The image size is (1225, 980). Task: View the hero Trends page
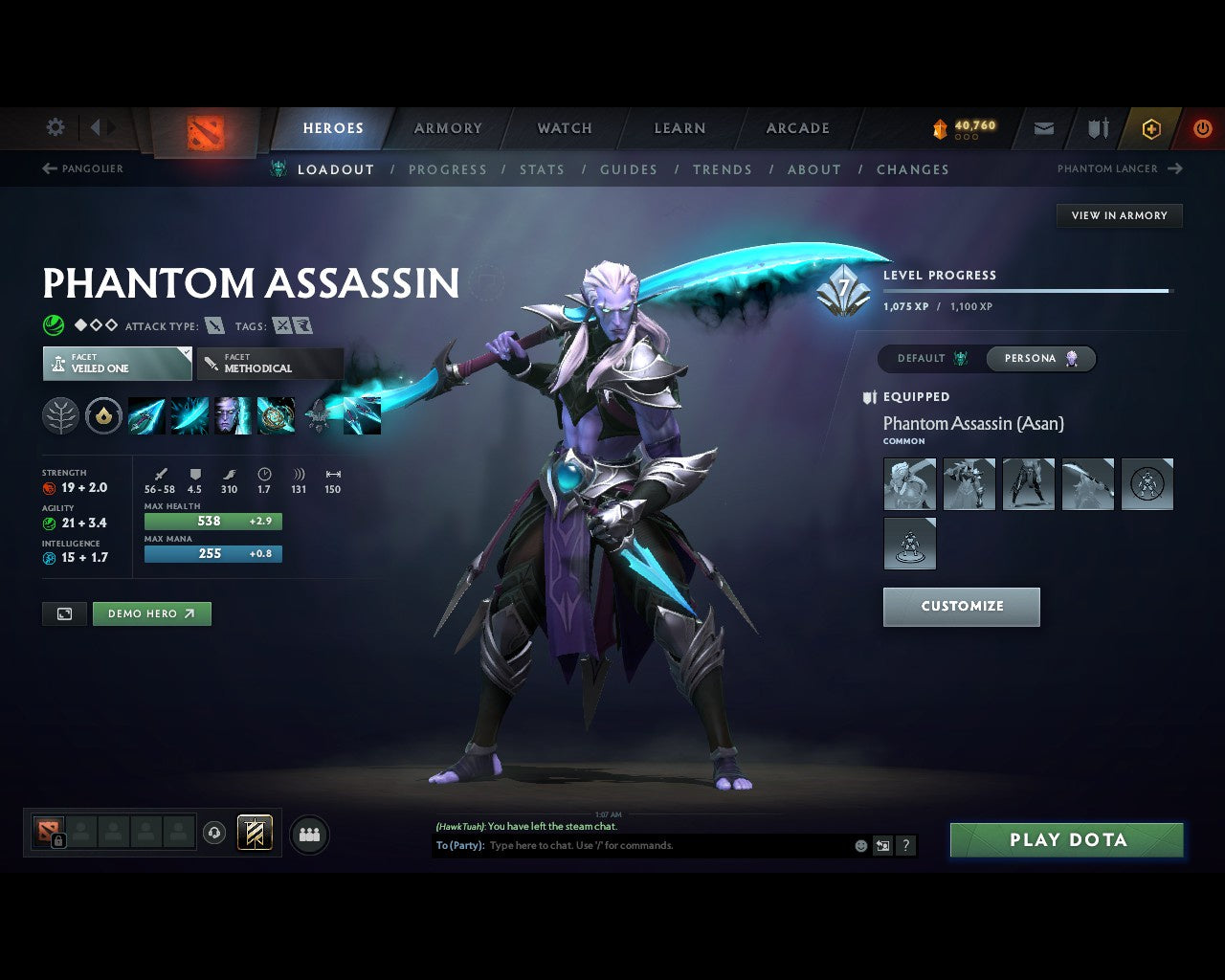[x=722, y=169]
